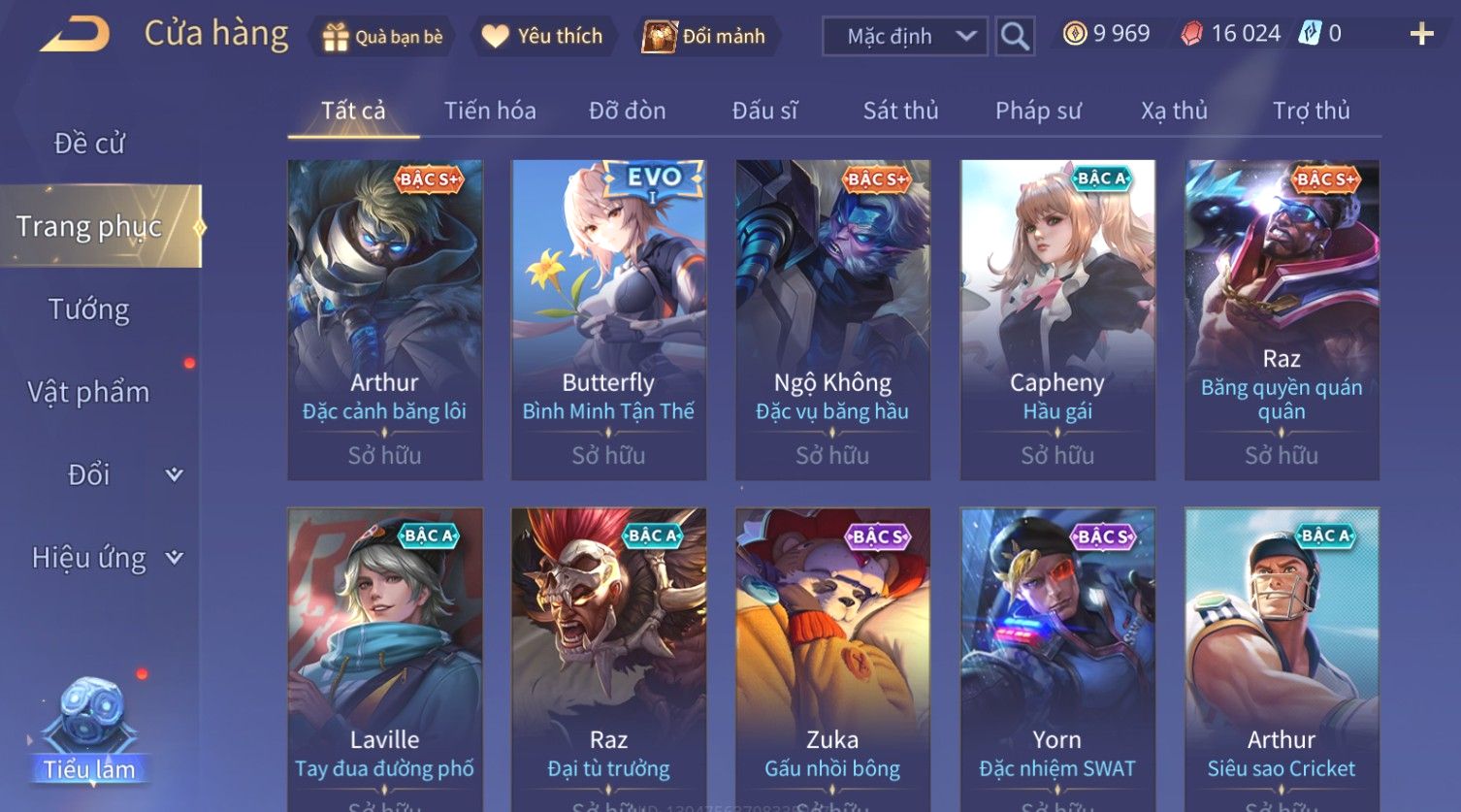The width and height of the screenshot is (1461, 812).
Task: Select the Sát thủ category tab
Action: pos(900,111)
